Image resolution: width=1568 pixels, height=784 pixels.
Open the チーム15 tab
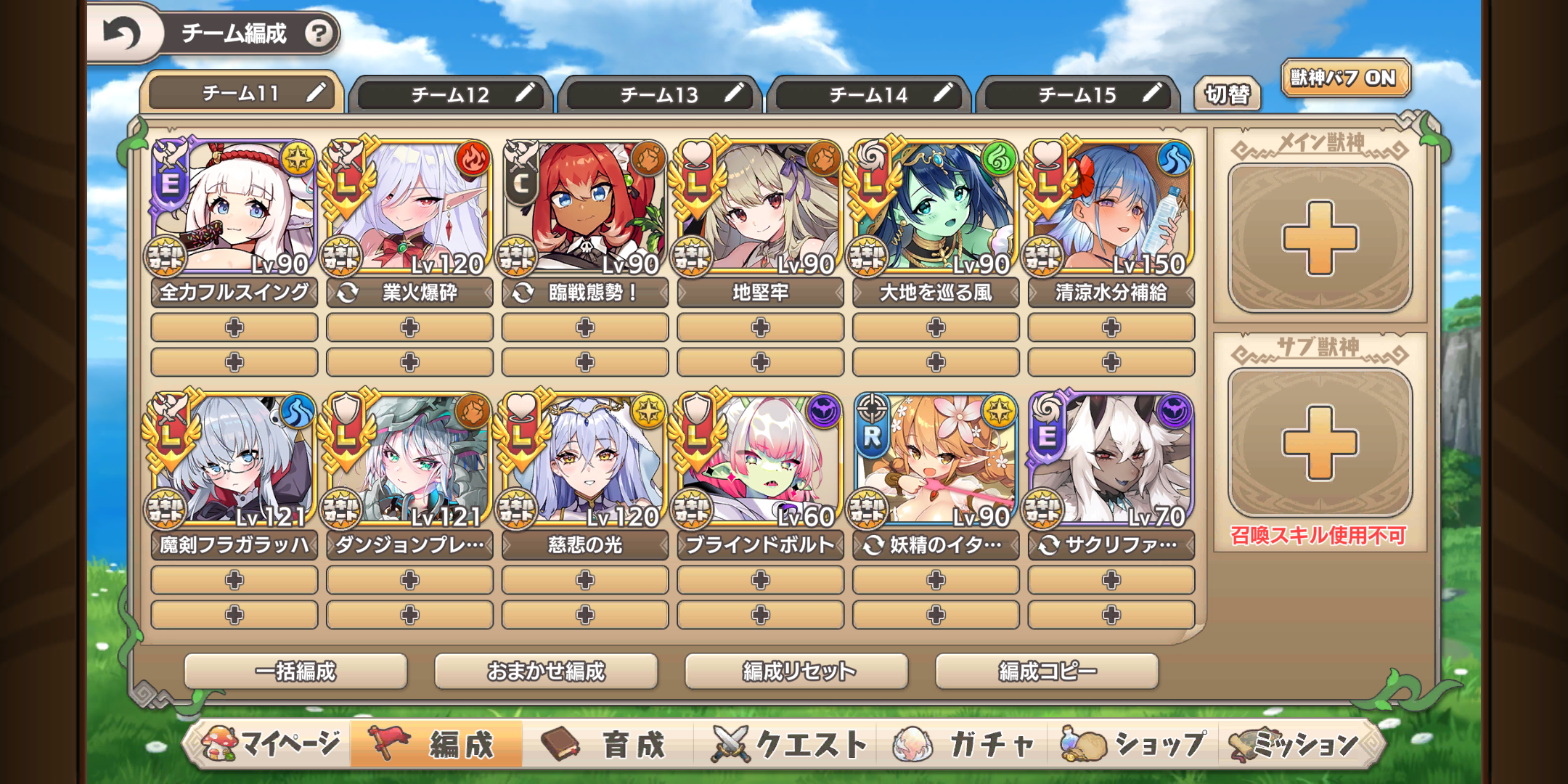pyautogui.click(x=1077, y=94)
